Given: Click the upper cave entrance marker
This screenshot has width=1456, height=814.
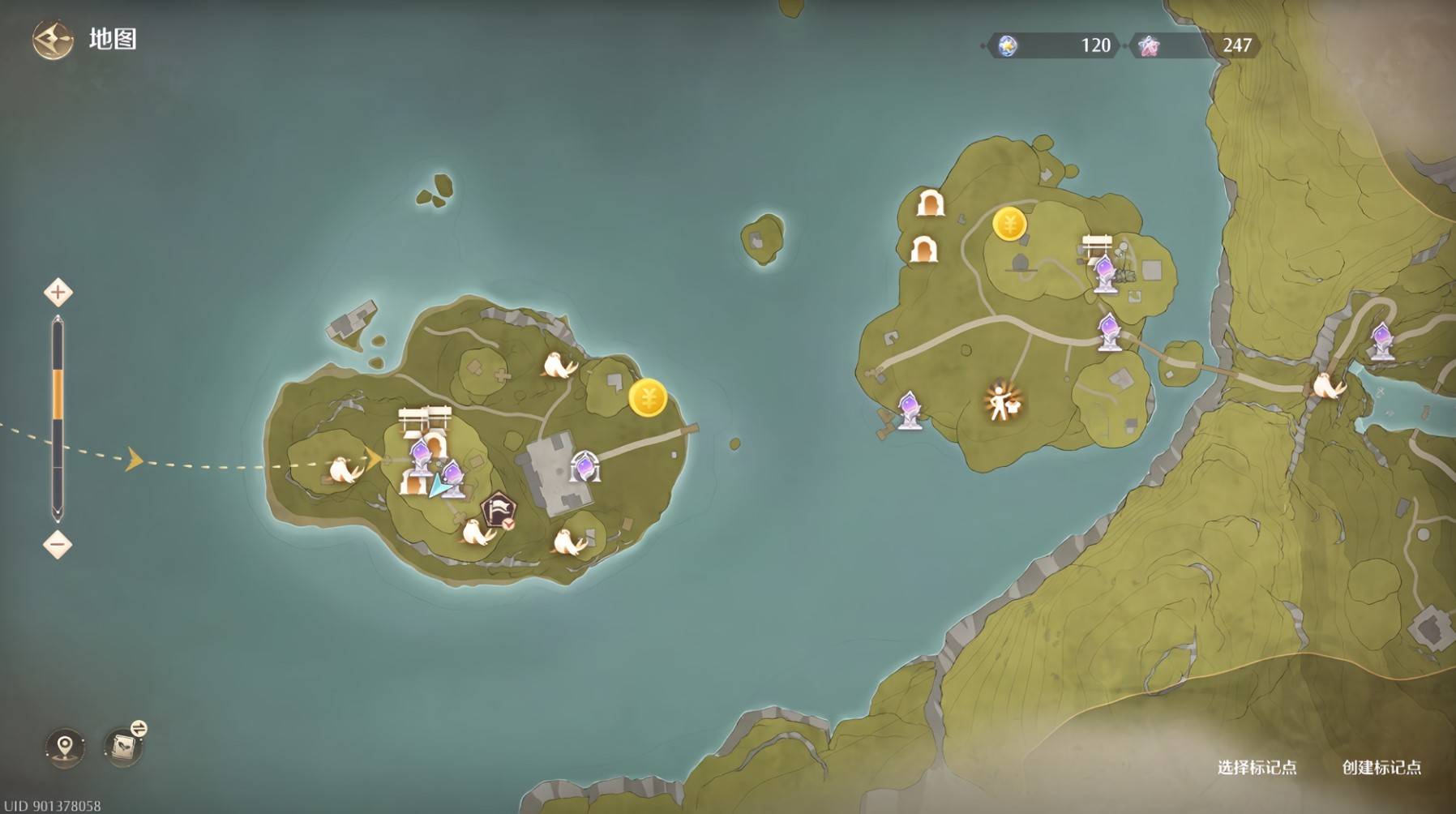Looking at the screenshot, I should (930, 203).
